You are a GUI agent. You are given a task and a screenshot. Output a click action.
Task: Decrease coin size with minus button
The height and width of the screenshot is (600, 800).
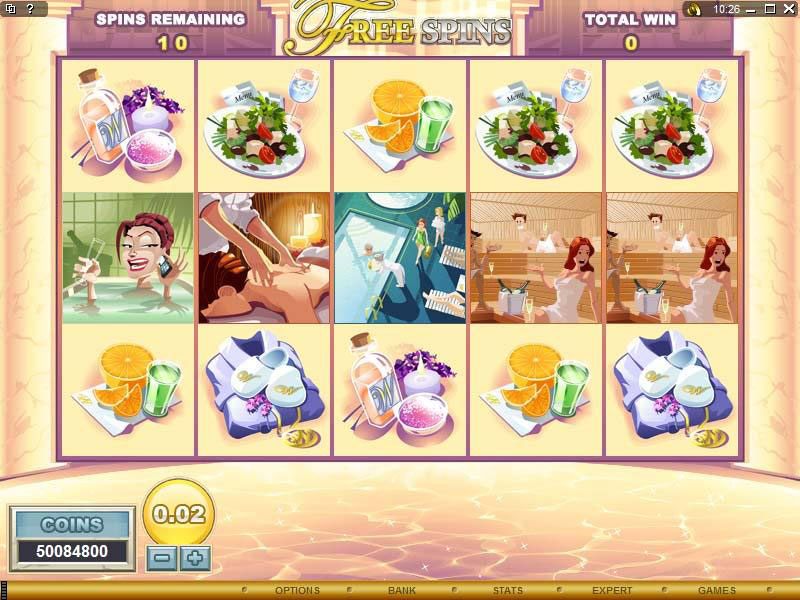click(160, 557)
